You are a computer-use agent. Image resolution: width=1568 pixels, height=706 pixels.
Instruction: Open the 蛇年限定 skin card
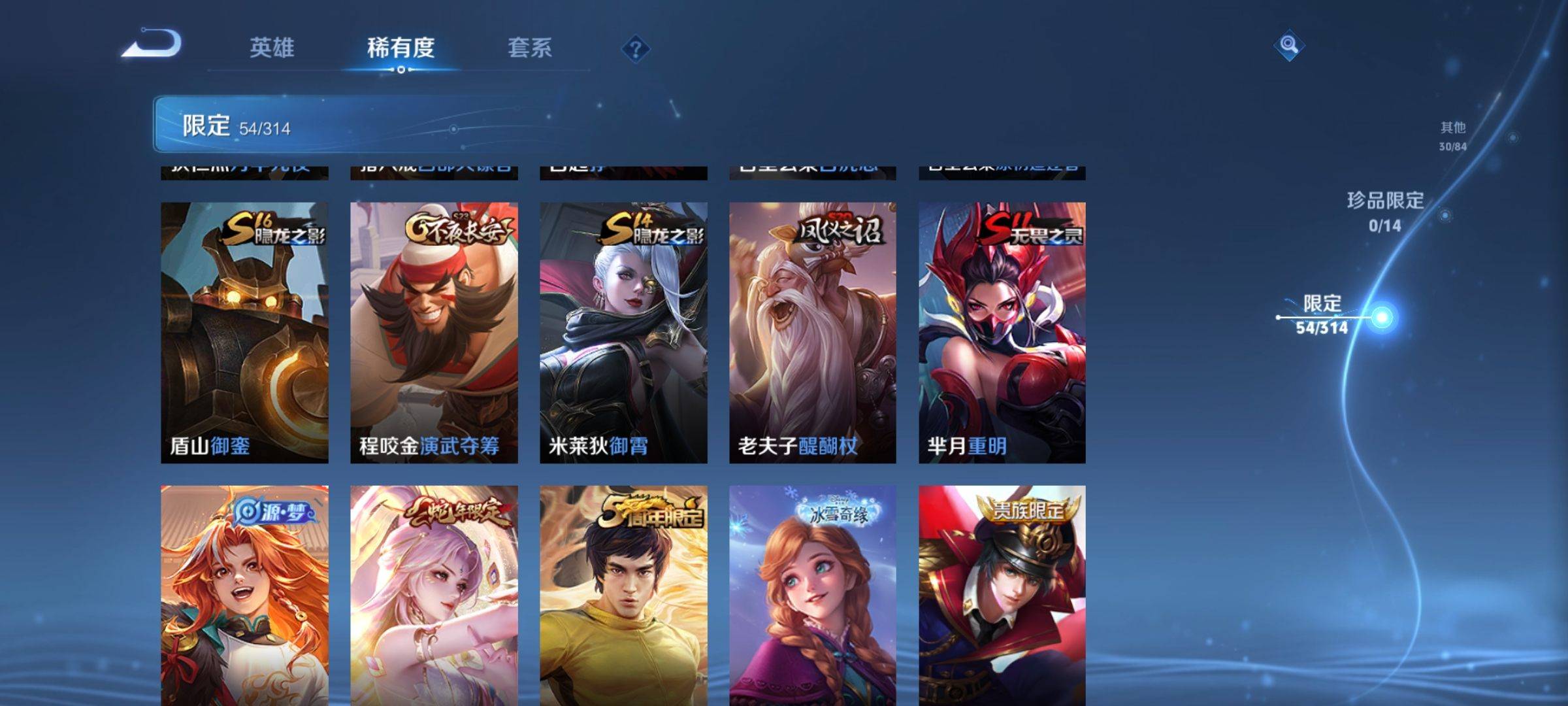(x=434, y=595)
